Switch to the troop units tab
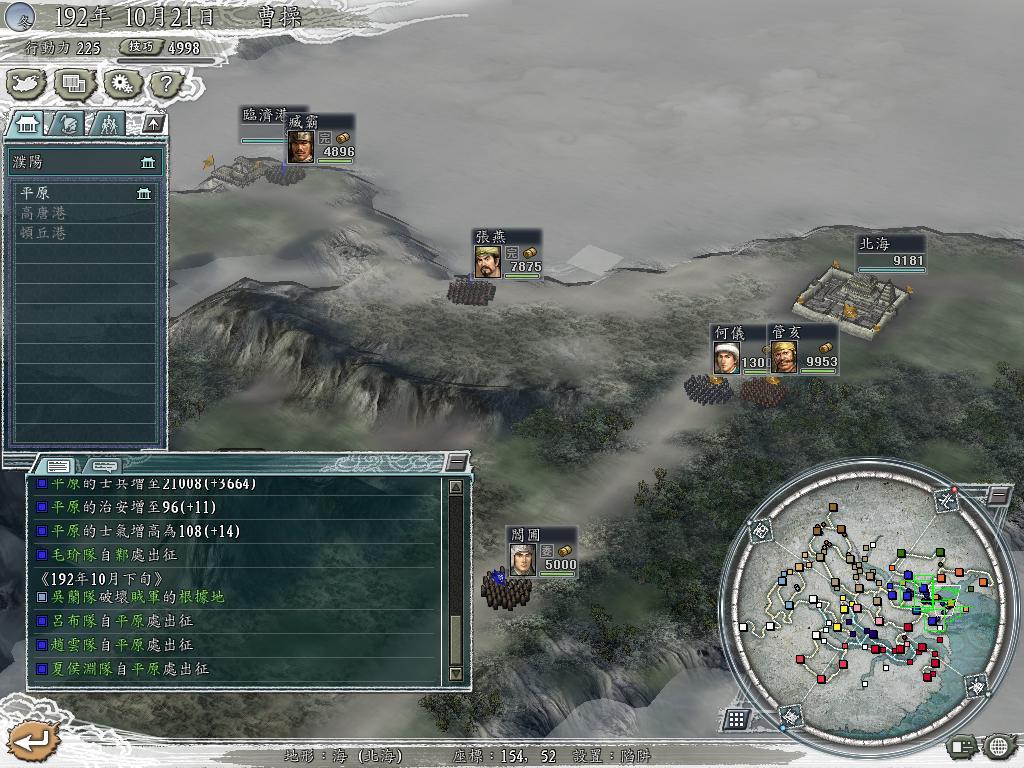 point(108,123)
